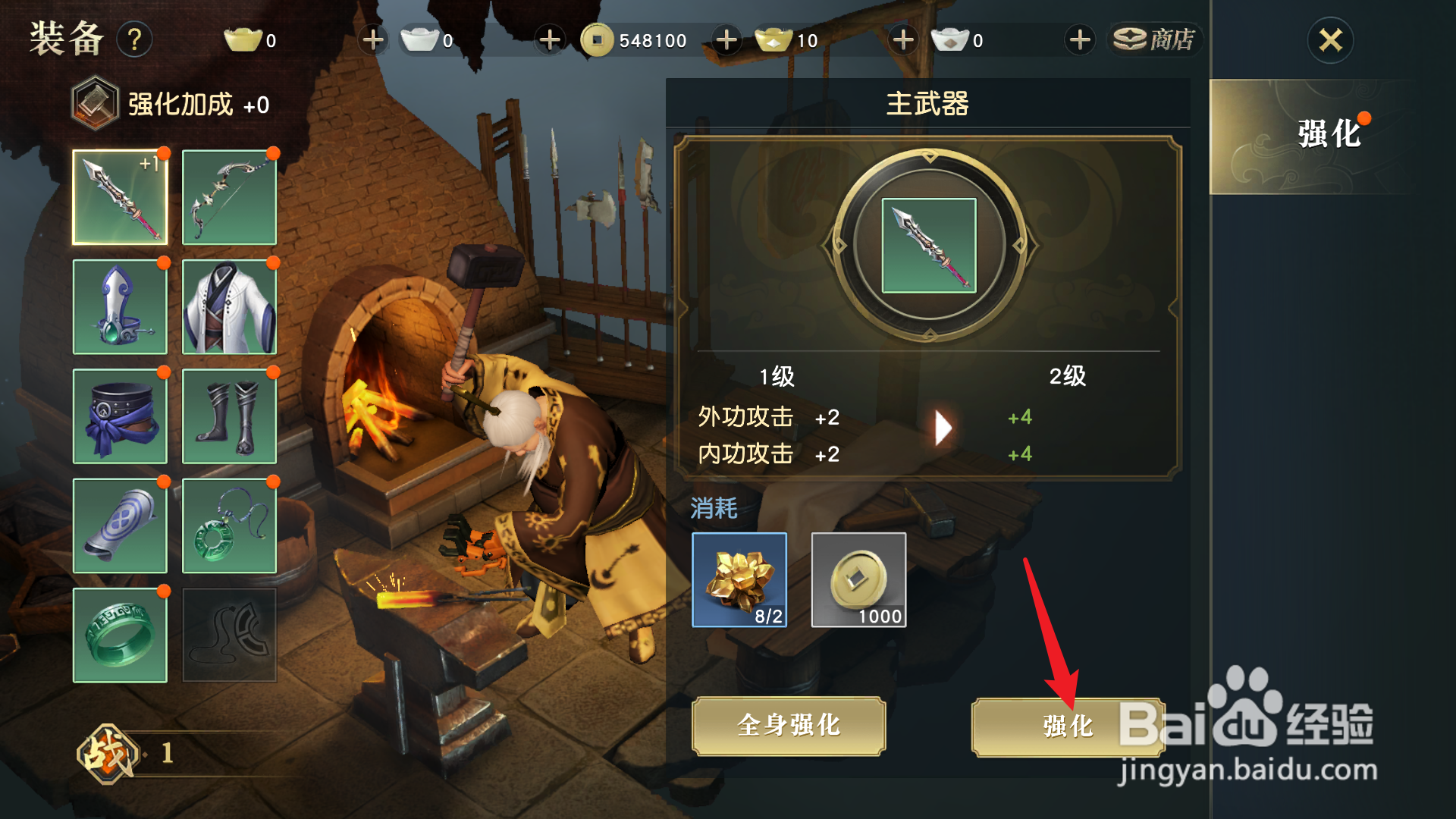Select the jade necklace equipment slot
The height and width of the screenshot is (819, 1456).
(x=229, y=526)
